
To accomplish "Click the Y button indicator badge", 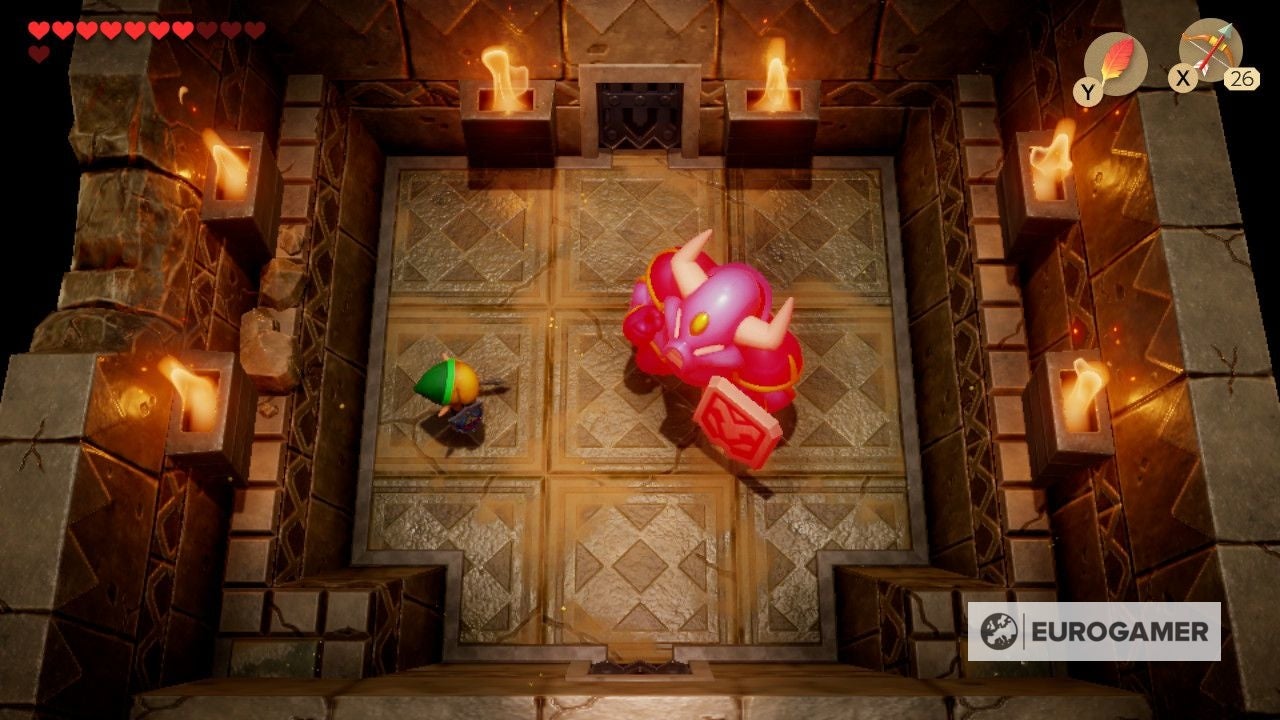I will [1089, 90].
